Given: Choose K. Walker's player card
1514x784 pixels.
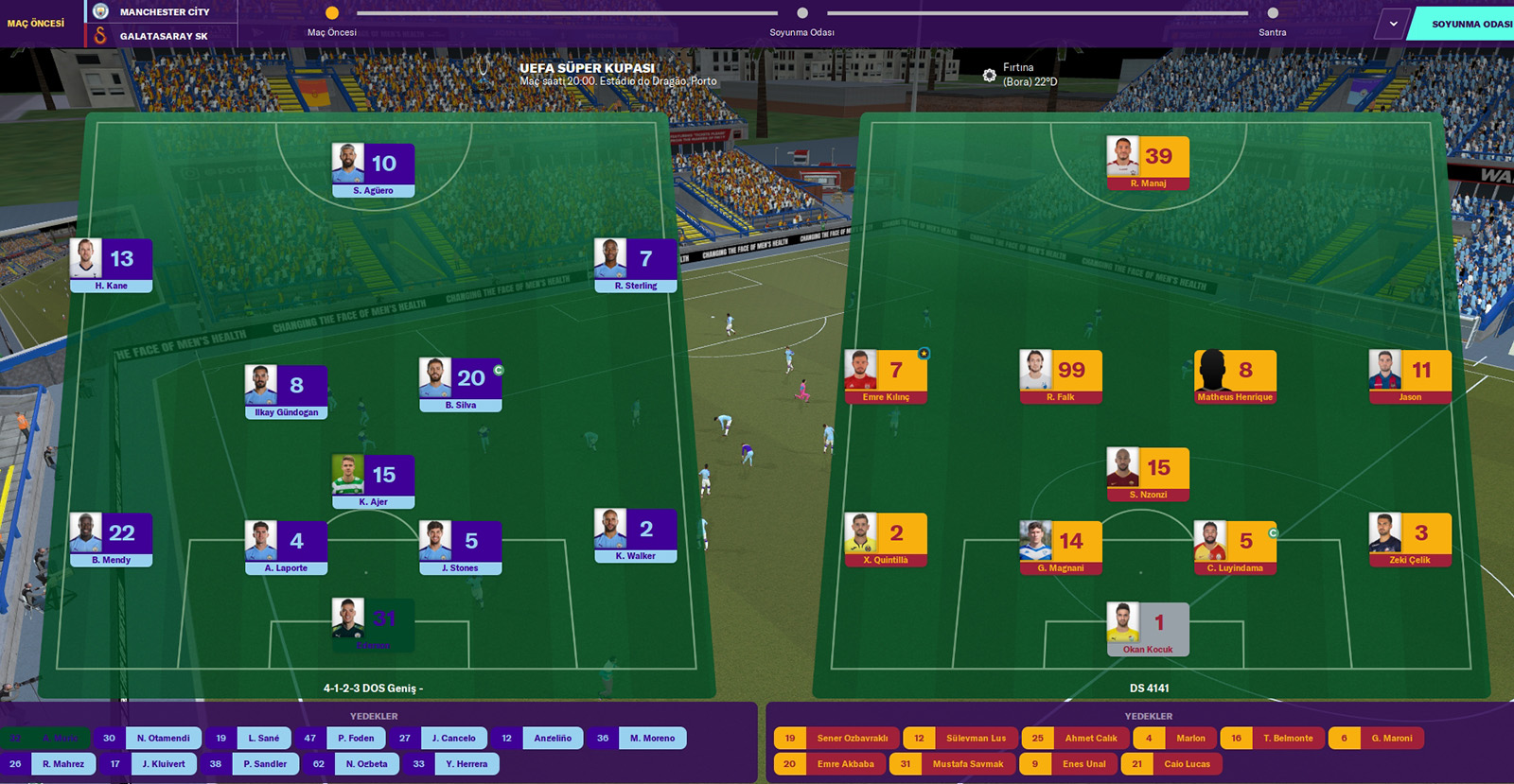Looking at the screenshot, I should [635, 536].
